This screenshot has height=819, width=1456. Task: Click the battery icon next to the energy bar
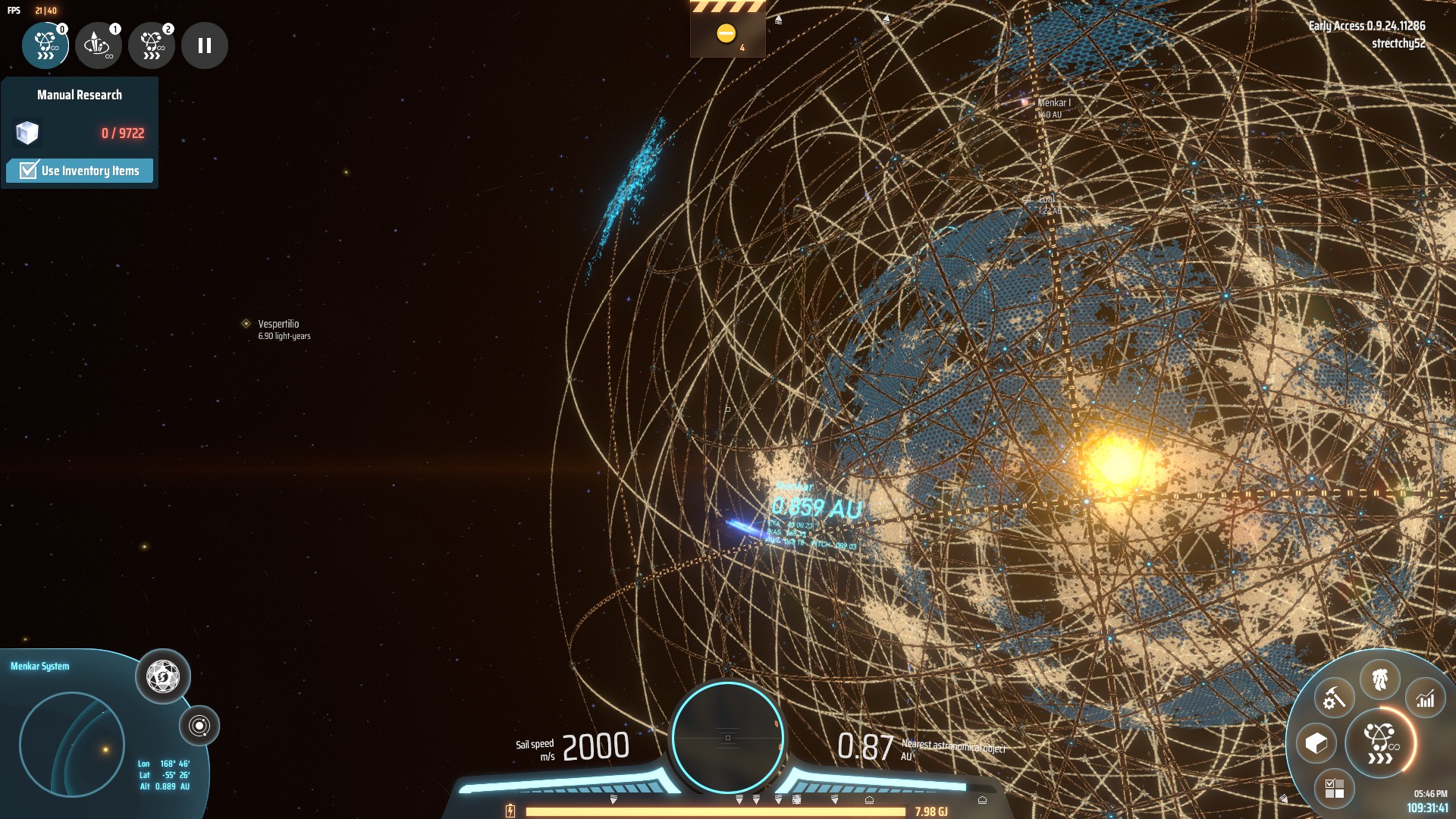tap(510, 811)
